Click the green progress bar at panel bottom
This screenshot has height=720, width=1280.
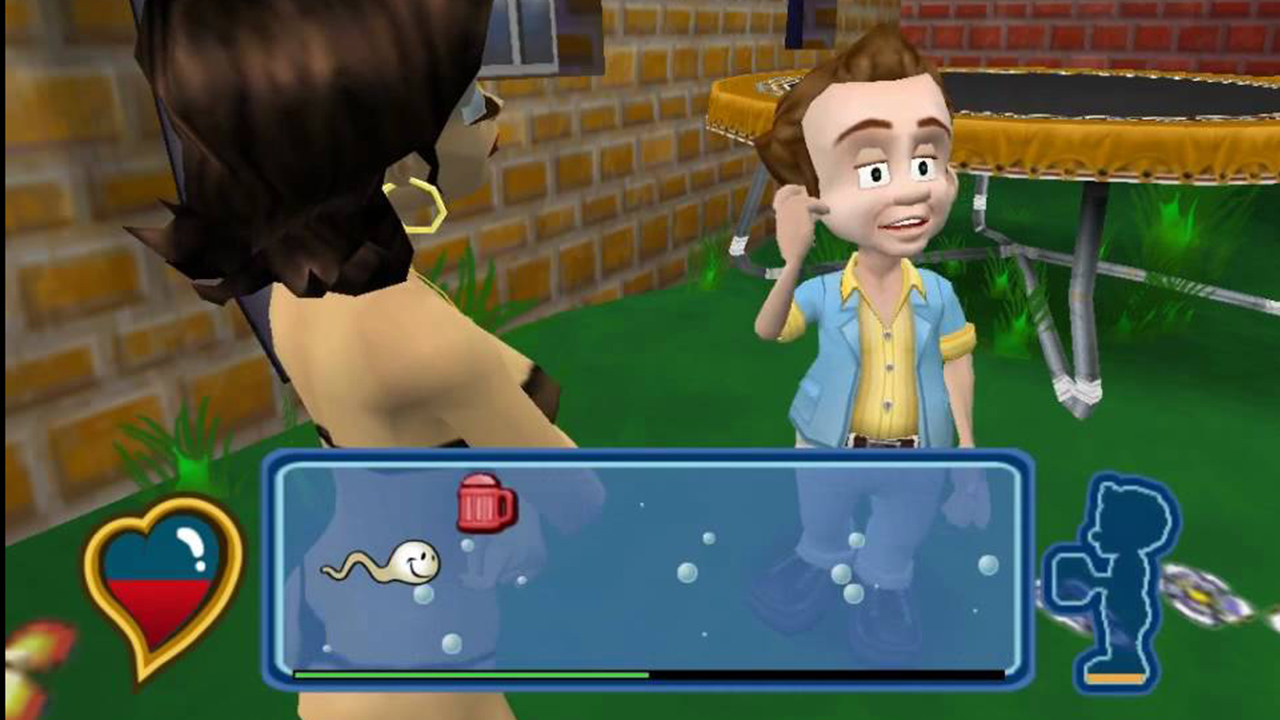(x=470, y=676)
